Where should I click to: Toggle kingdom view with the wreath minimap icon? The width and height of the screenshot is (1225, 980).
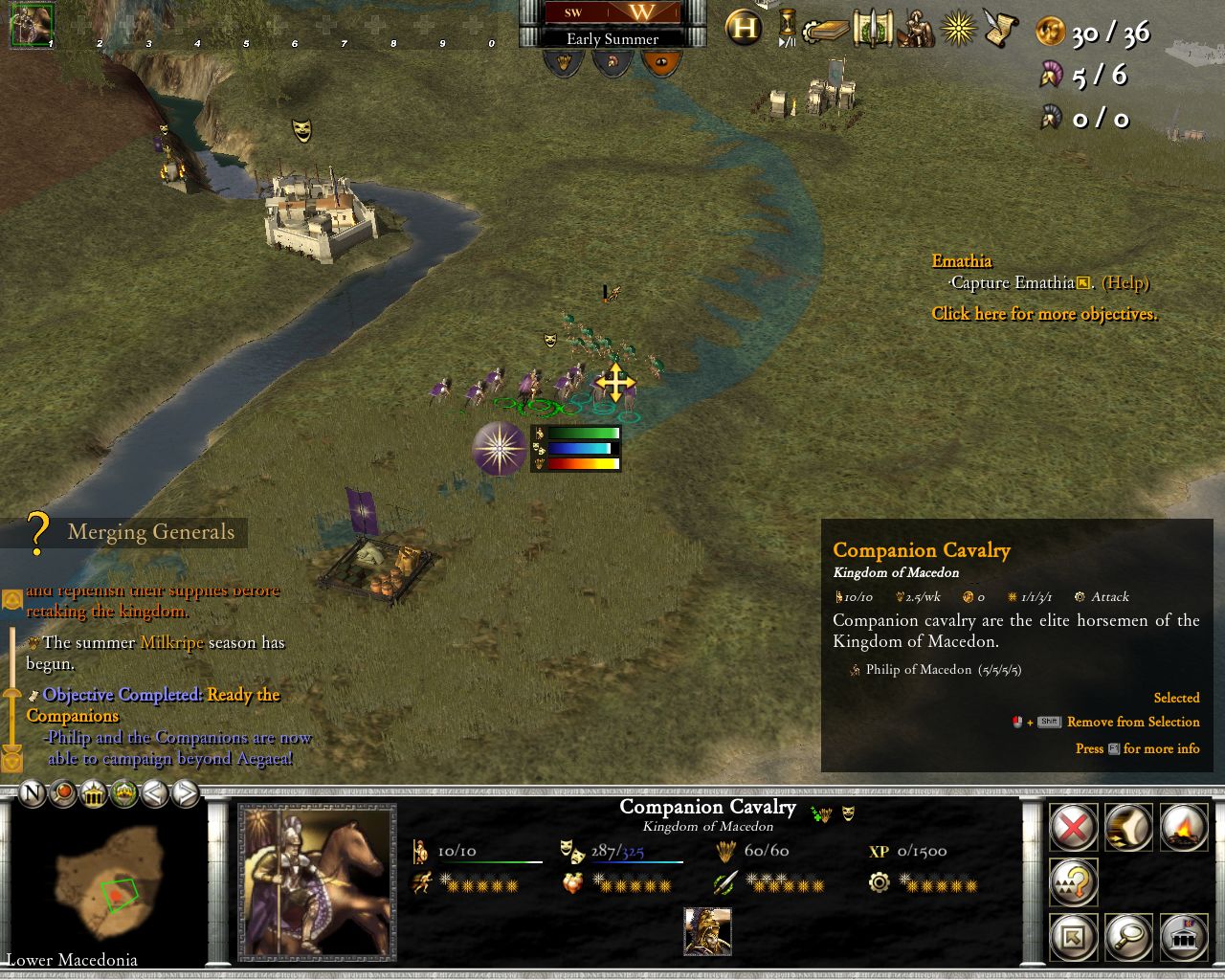point(123,794)
